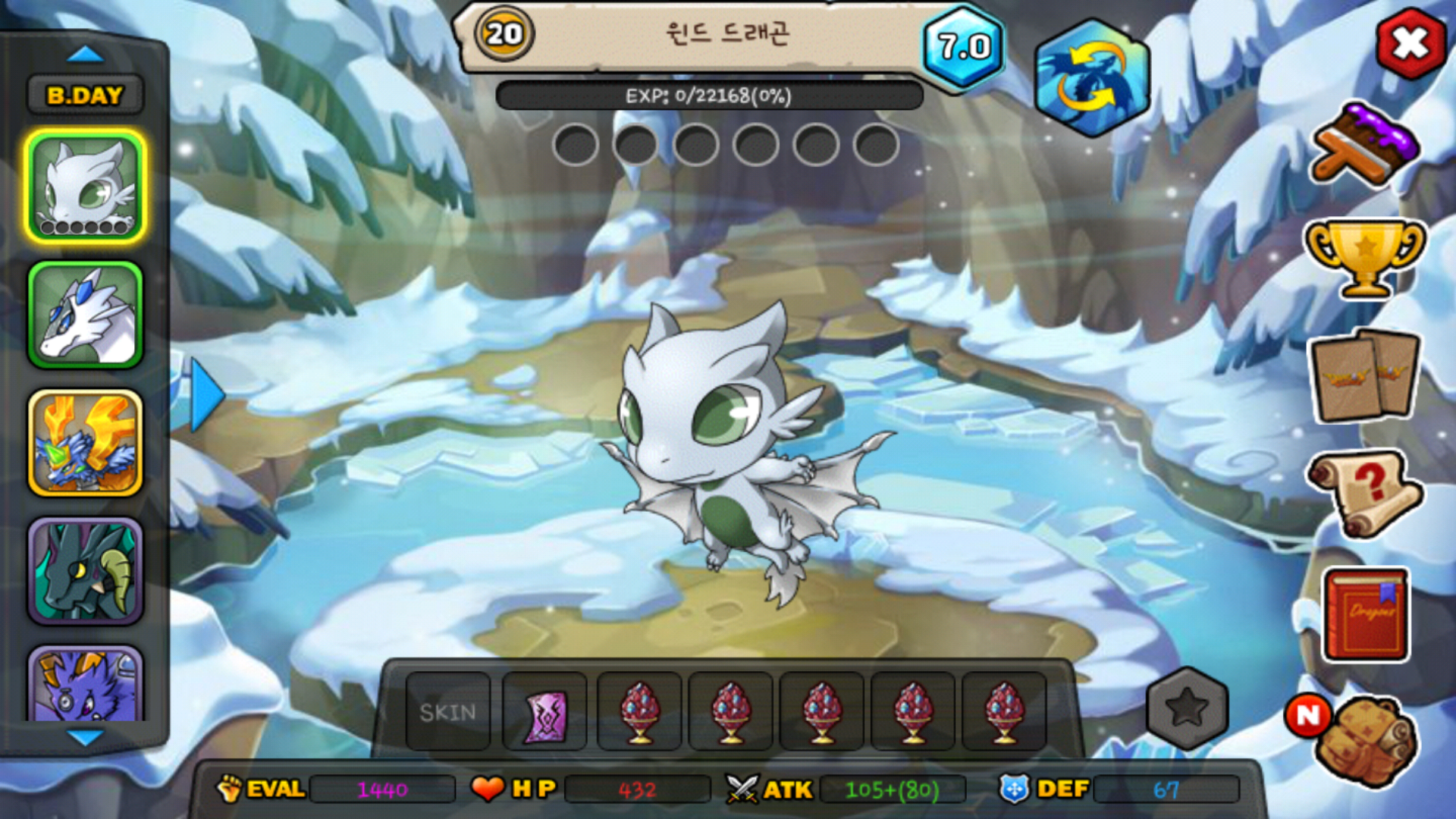The height and width of the screenshot is (819, 1456).
Task: Toggle the star favorite hexagon
Action: click(x=1187, y=708)
